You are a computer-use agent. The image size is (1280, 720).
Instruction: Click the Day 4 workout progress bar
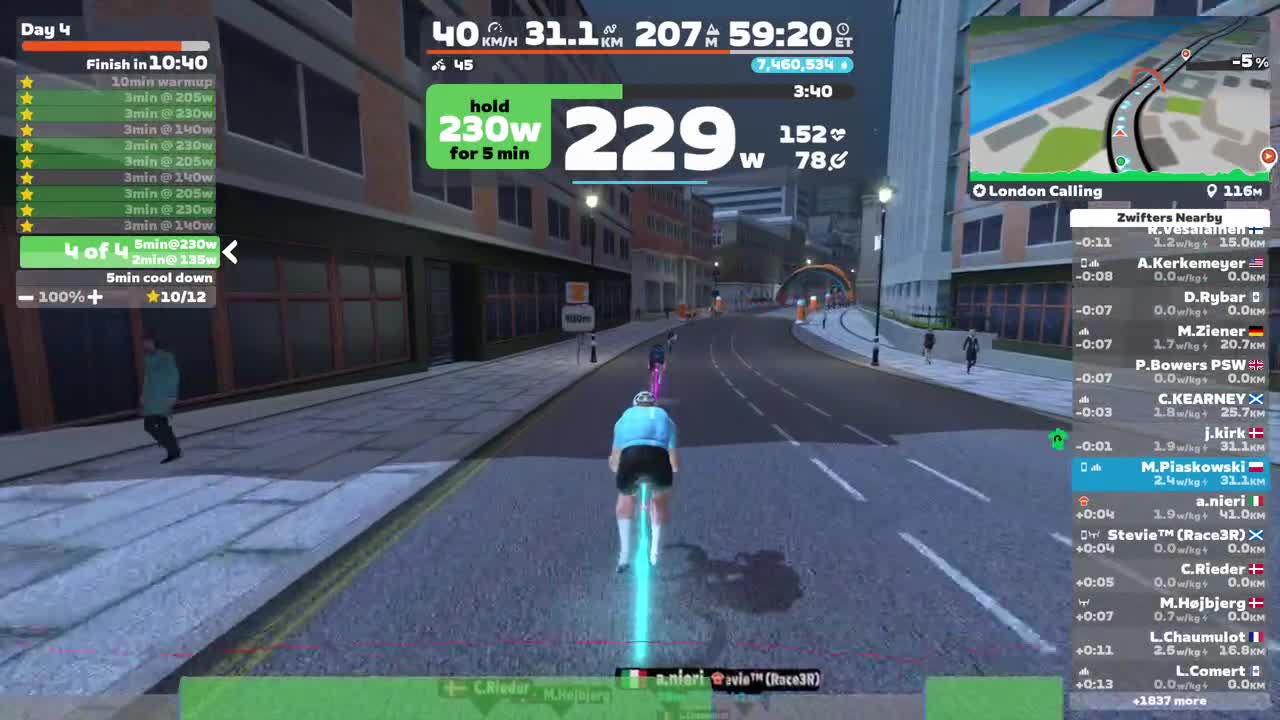tap(115, 46)
